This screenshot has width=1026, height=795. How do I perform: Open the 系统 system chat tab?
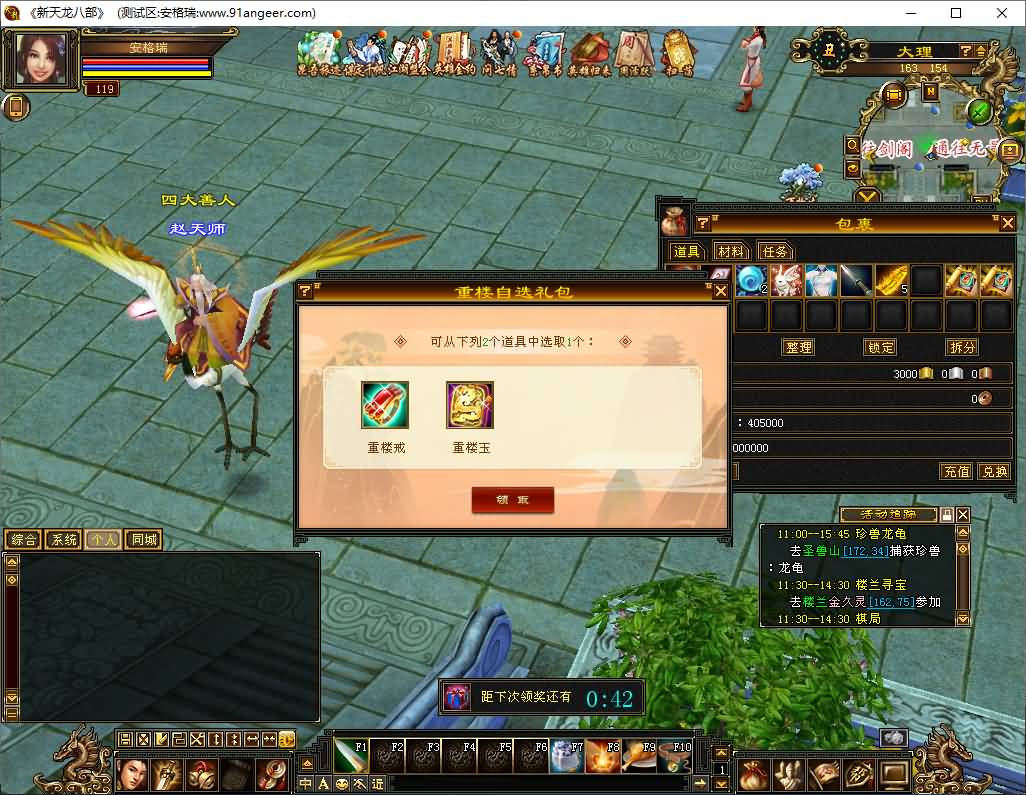(63, 540)
